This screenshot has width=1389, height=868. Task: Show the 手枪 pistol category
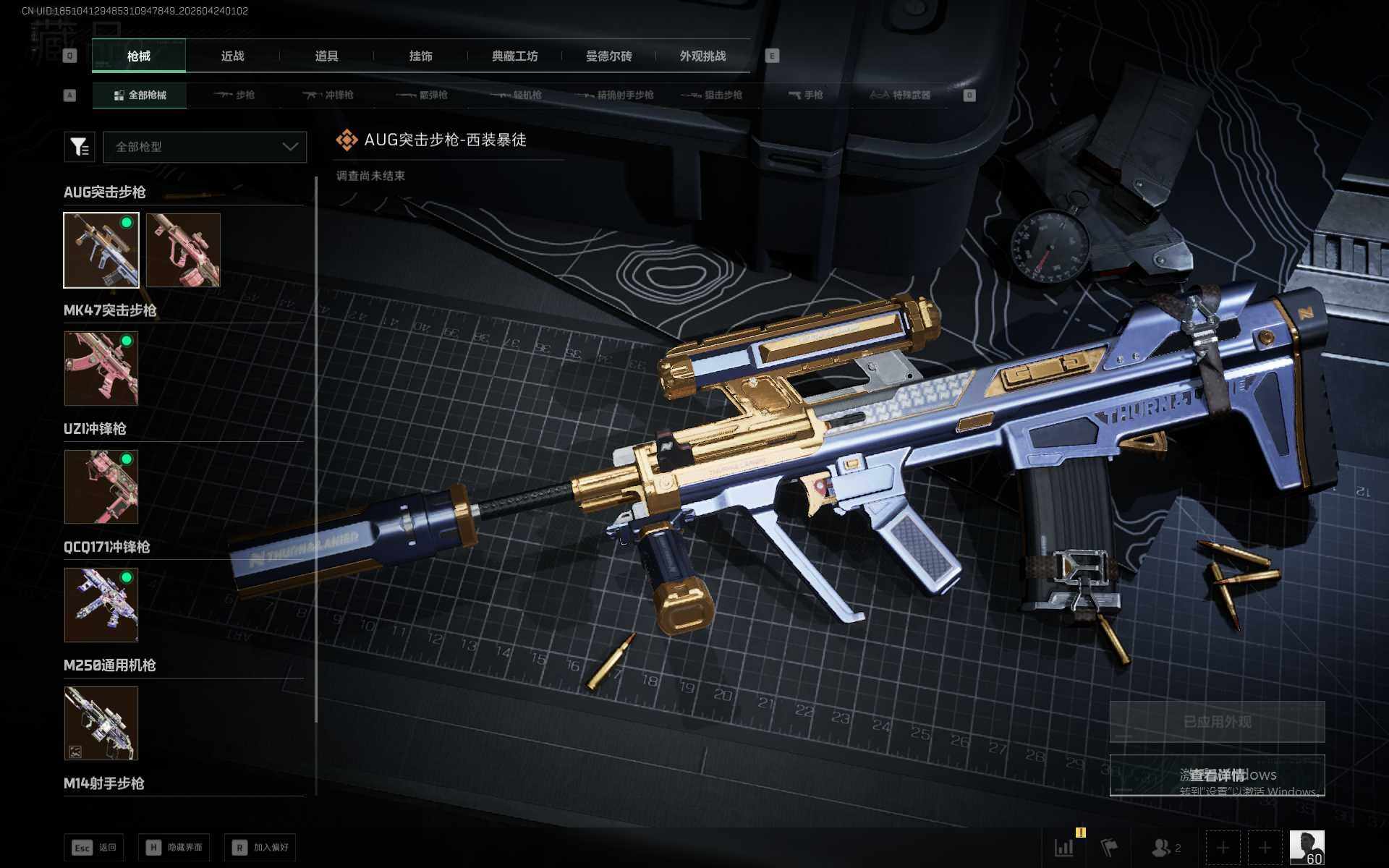pyautogui.click(x=805, y=95)
